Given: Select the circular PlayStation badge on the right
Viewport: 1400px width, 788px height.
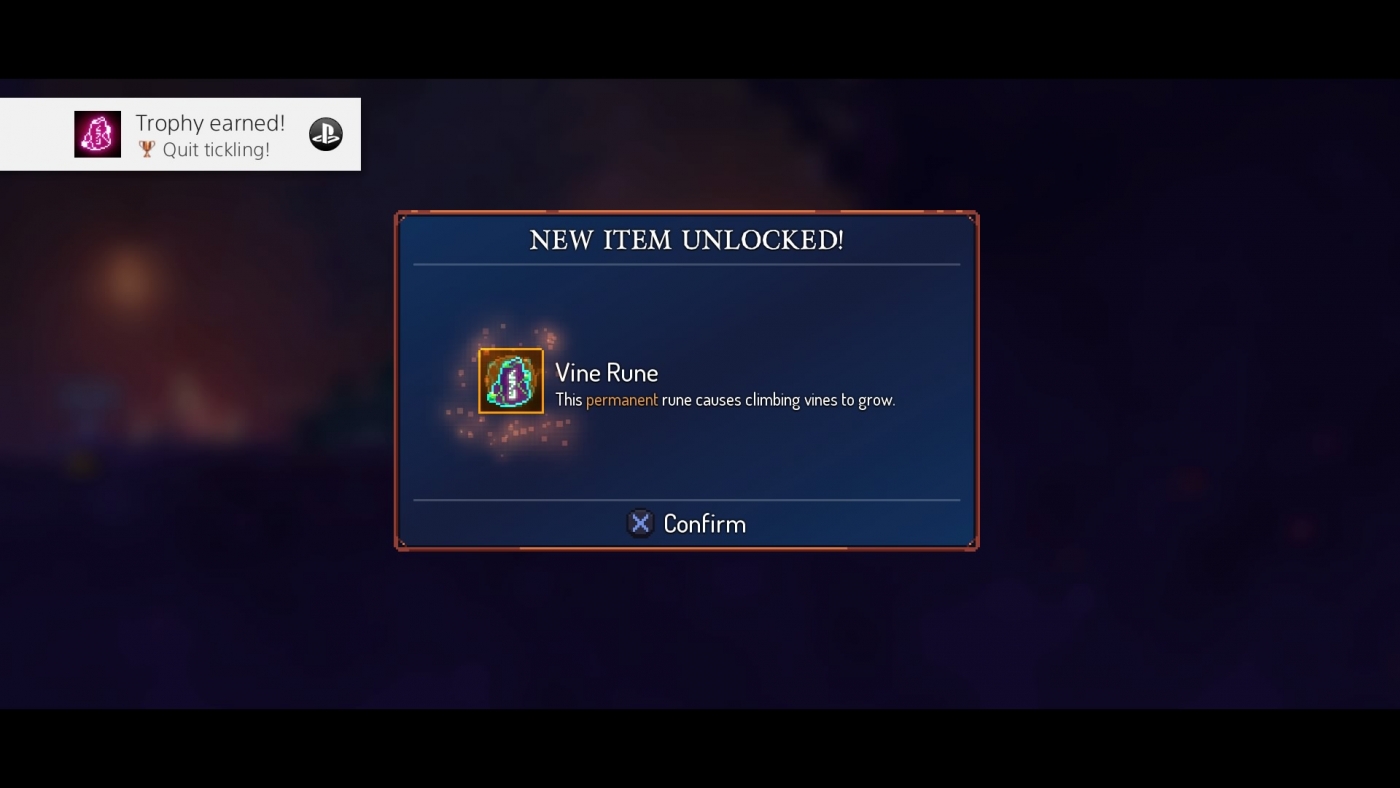Looking at the screenshot, I should [324, 132].
